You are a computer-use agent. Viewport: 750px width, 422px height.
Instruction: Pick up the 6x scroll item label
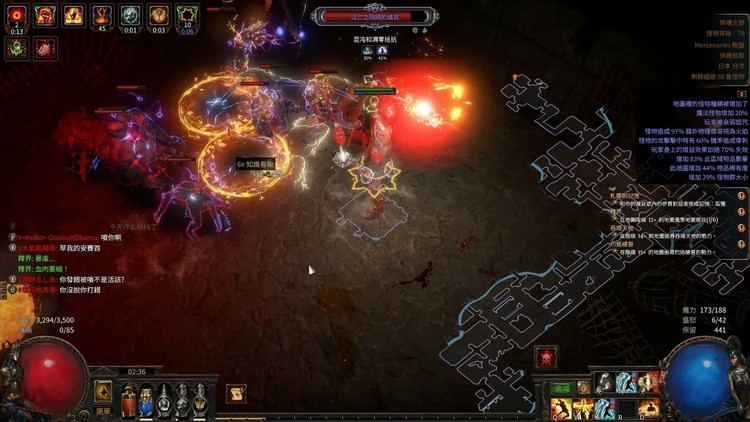point(260,164)
